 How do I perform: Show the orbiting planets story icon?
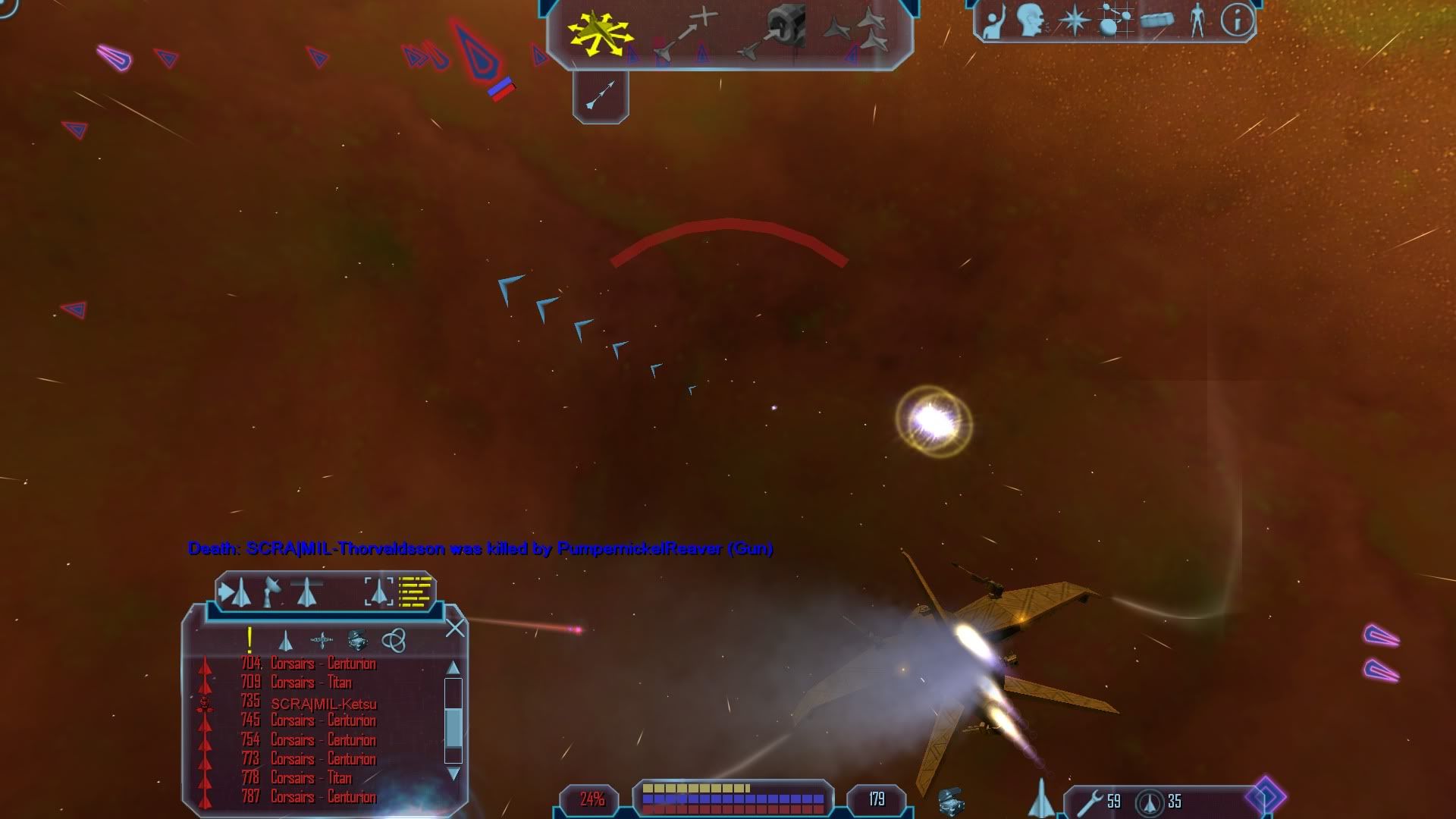pos(1115,20)
